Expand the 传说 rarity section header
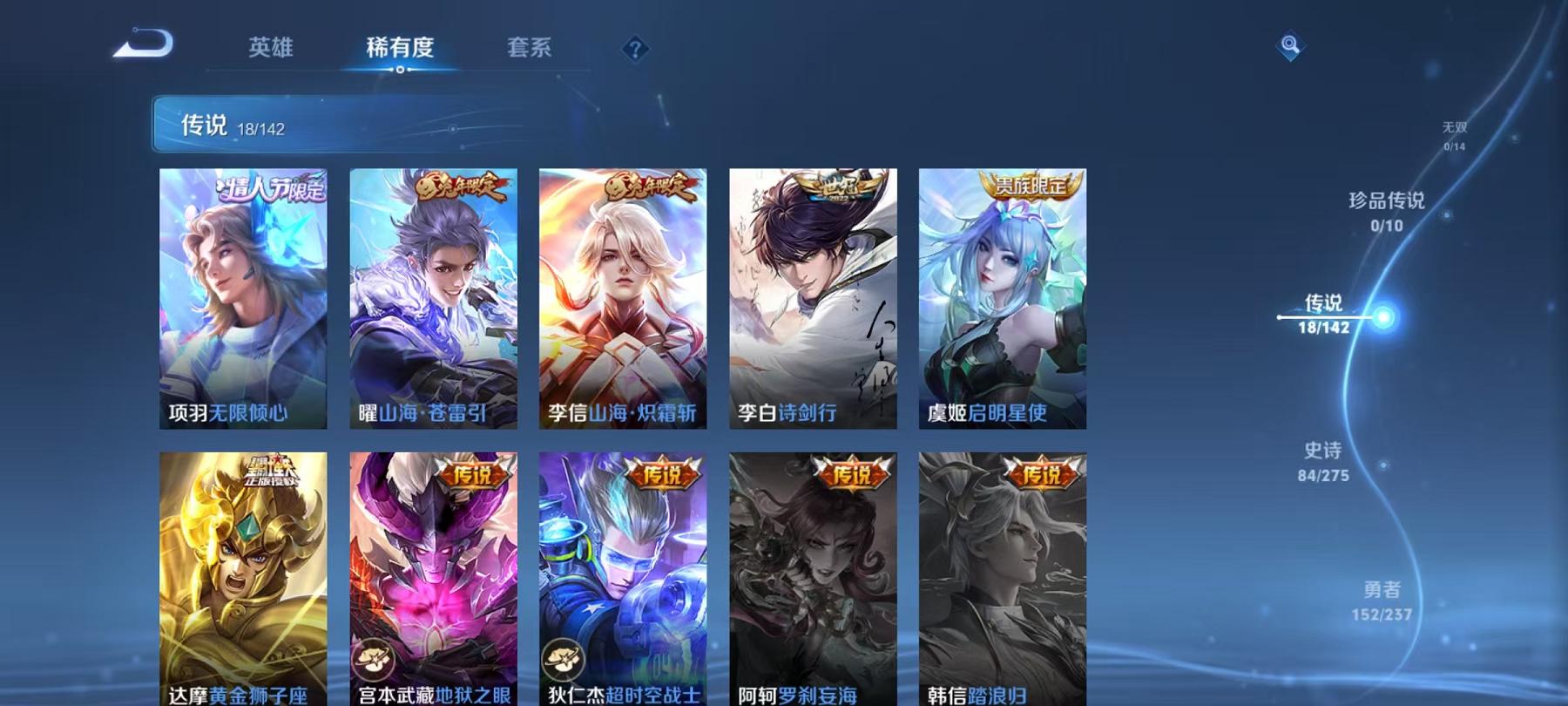1568x706 pixels. (x=202, y=125)
